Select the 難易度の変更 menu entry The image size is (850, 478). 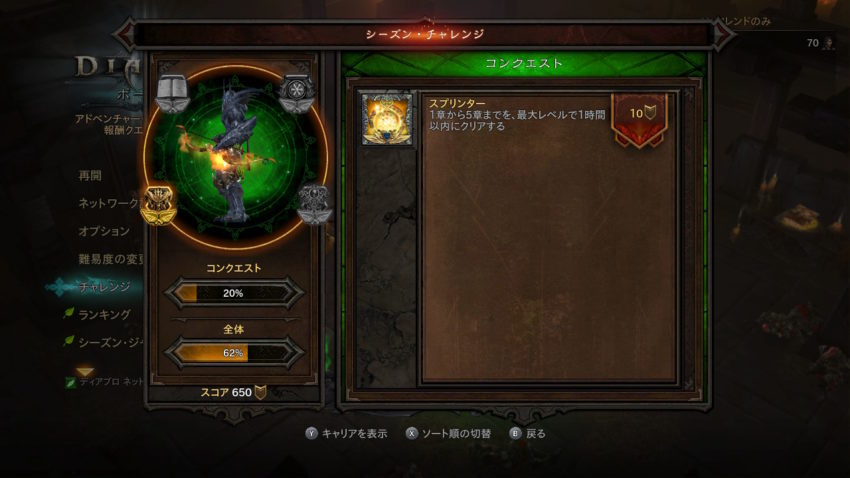point(110,259)
